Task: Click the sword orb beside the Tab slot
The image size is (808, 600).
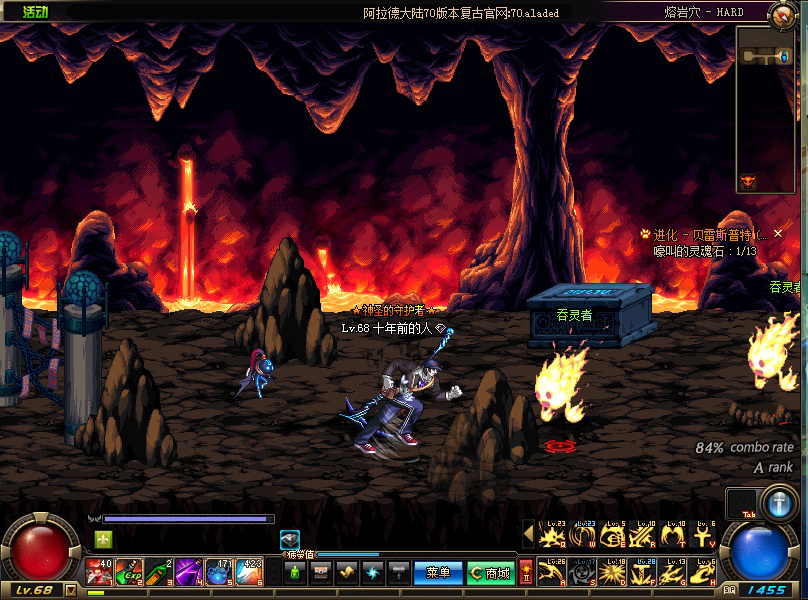Action: coord(778,504)
